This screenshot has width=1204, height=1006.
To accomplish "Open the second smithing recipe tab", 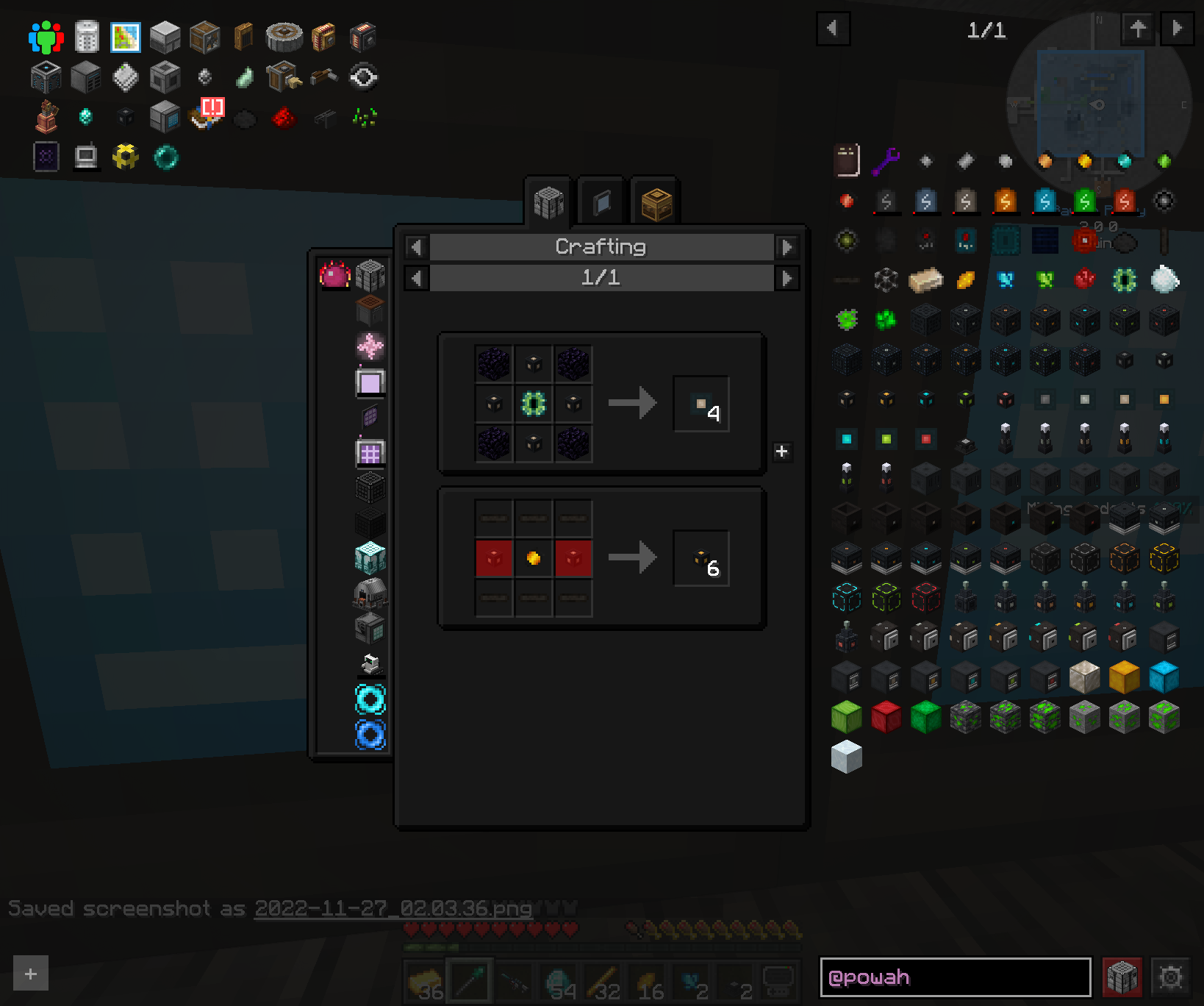I will pyautogui.click(x=601, y=200).
